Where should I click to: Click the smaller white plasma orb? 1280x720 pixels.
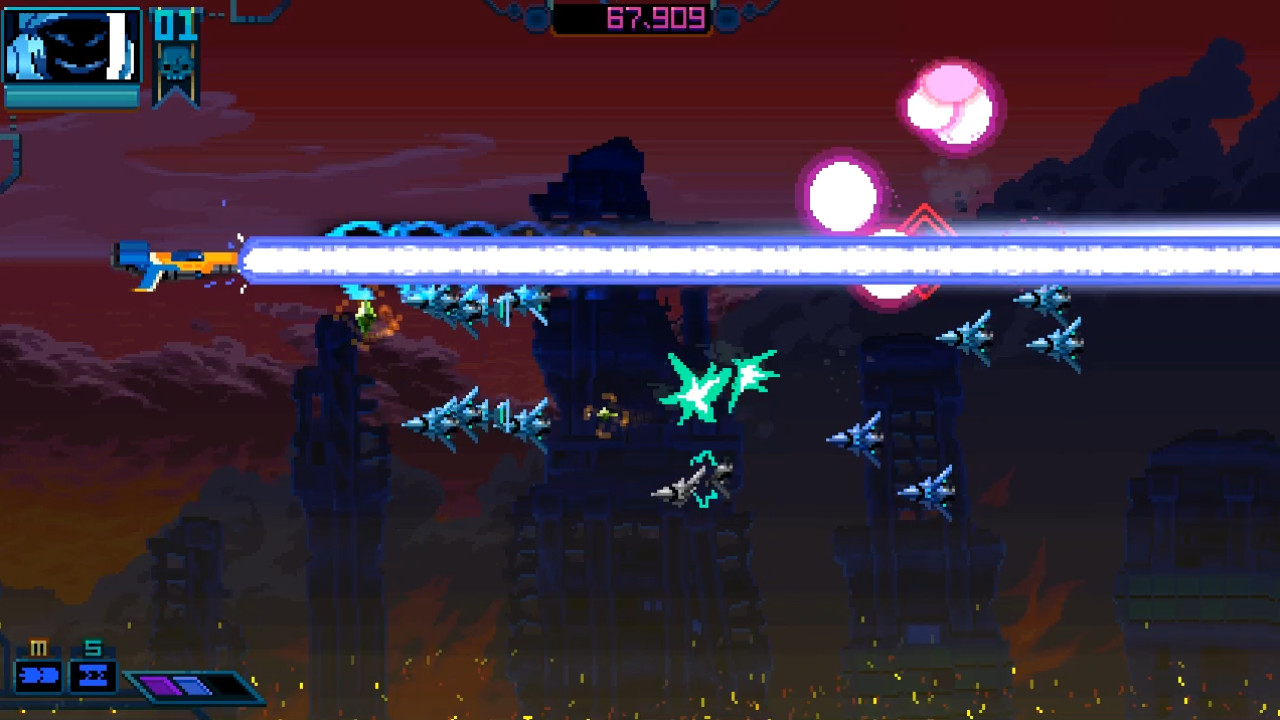point(843,195)
